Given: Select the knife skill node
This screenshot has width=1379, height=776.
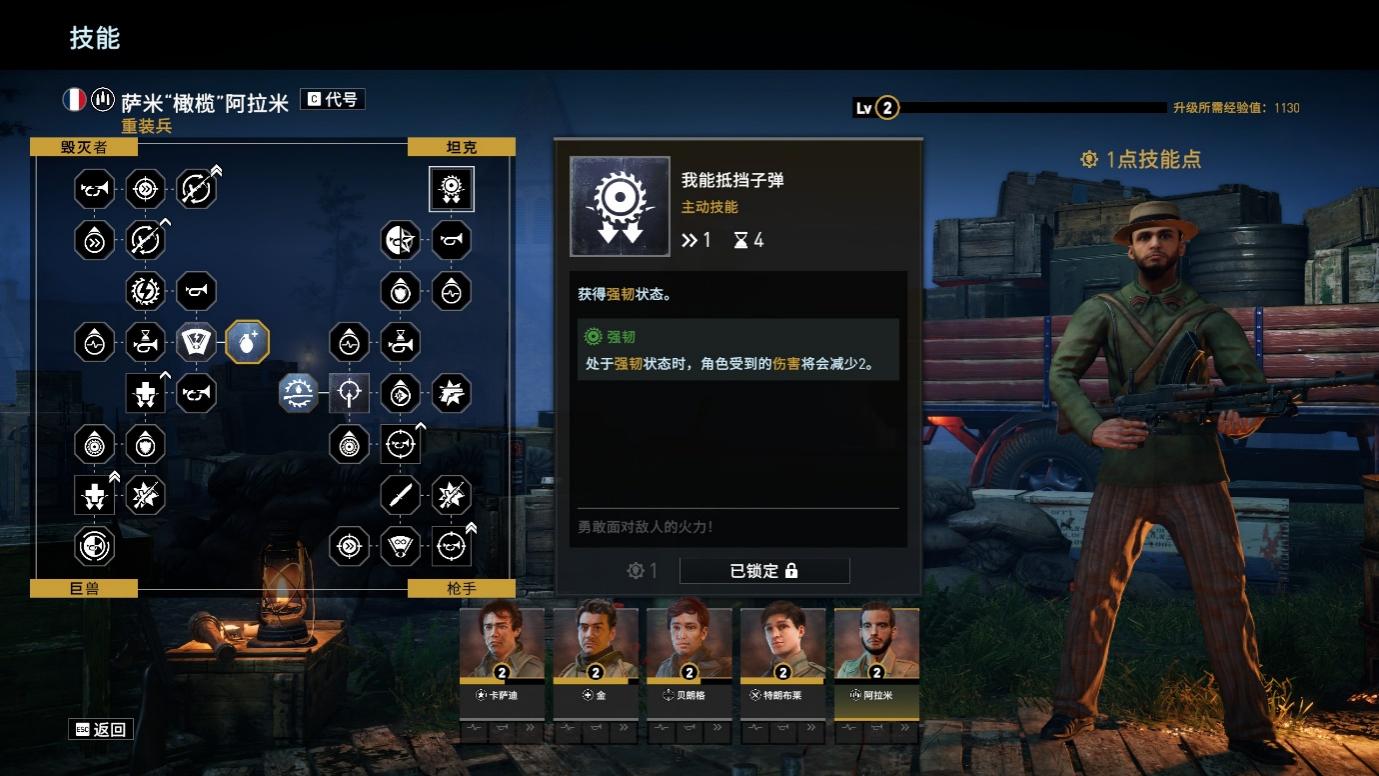Looking at the screenshot, I should (x=400, y=495).
